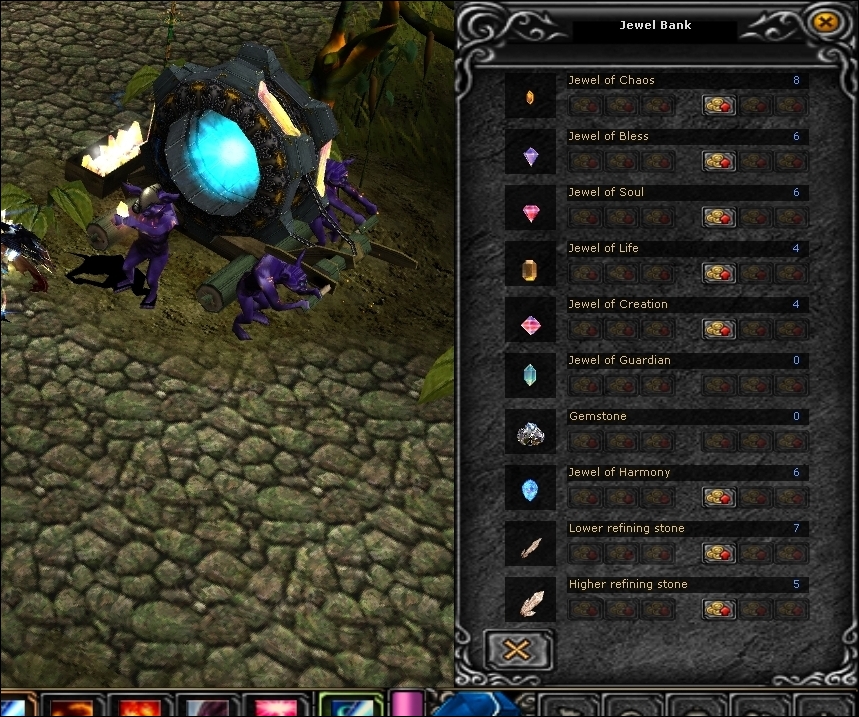This screenshot has height=717, width=859.
Task: Choose the Jewel of Creation icon
Action: (530, 324)
